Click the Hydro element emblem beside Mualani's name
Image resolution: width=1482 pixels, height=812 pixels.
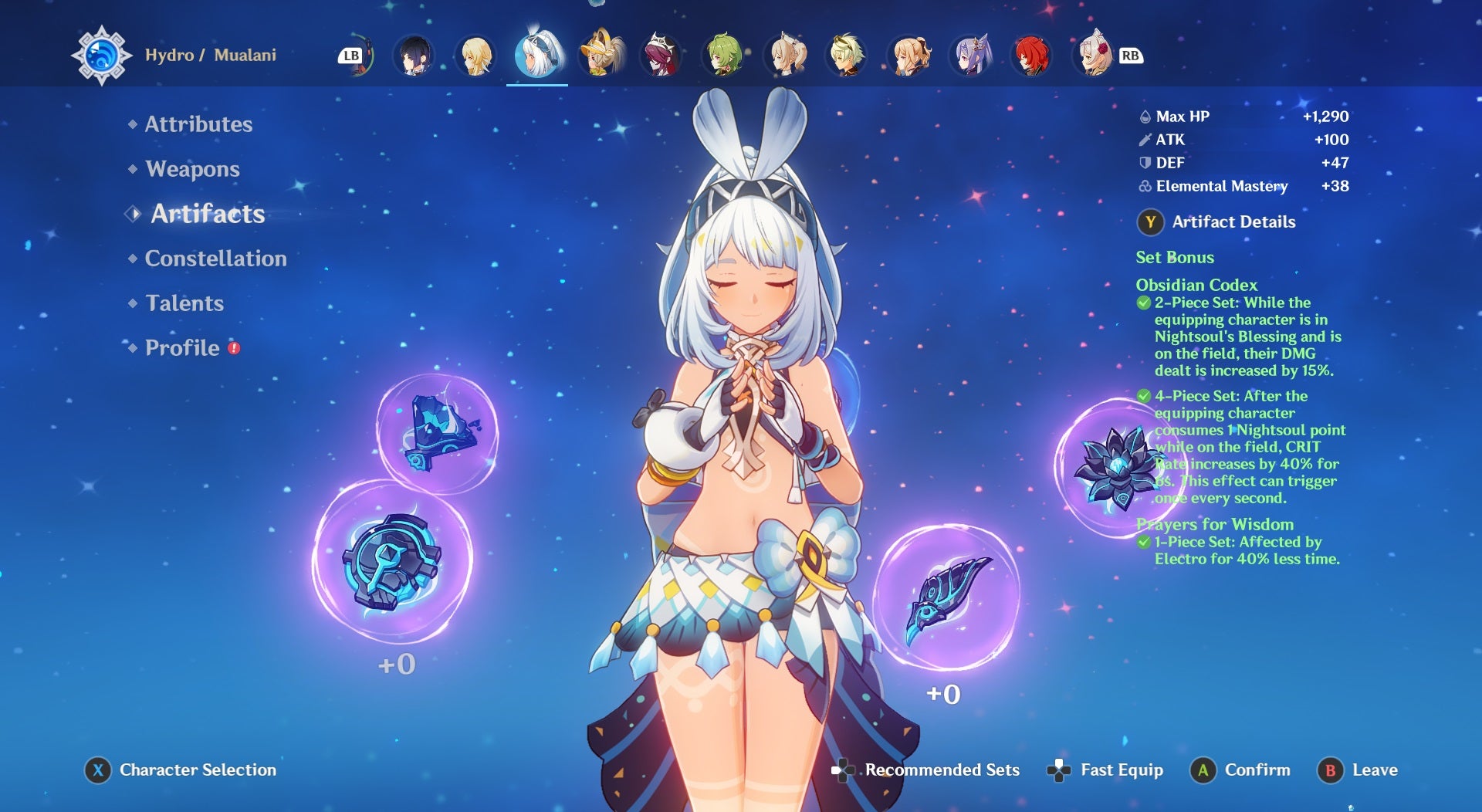pos(100,55)
